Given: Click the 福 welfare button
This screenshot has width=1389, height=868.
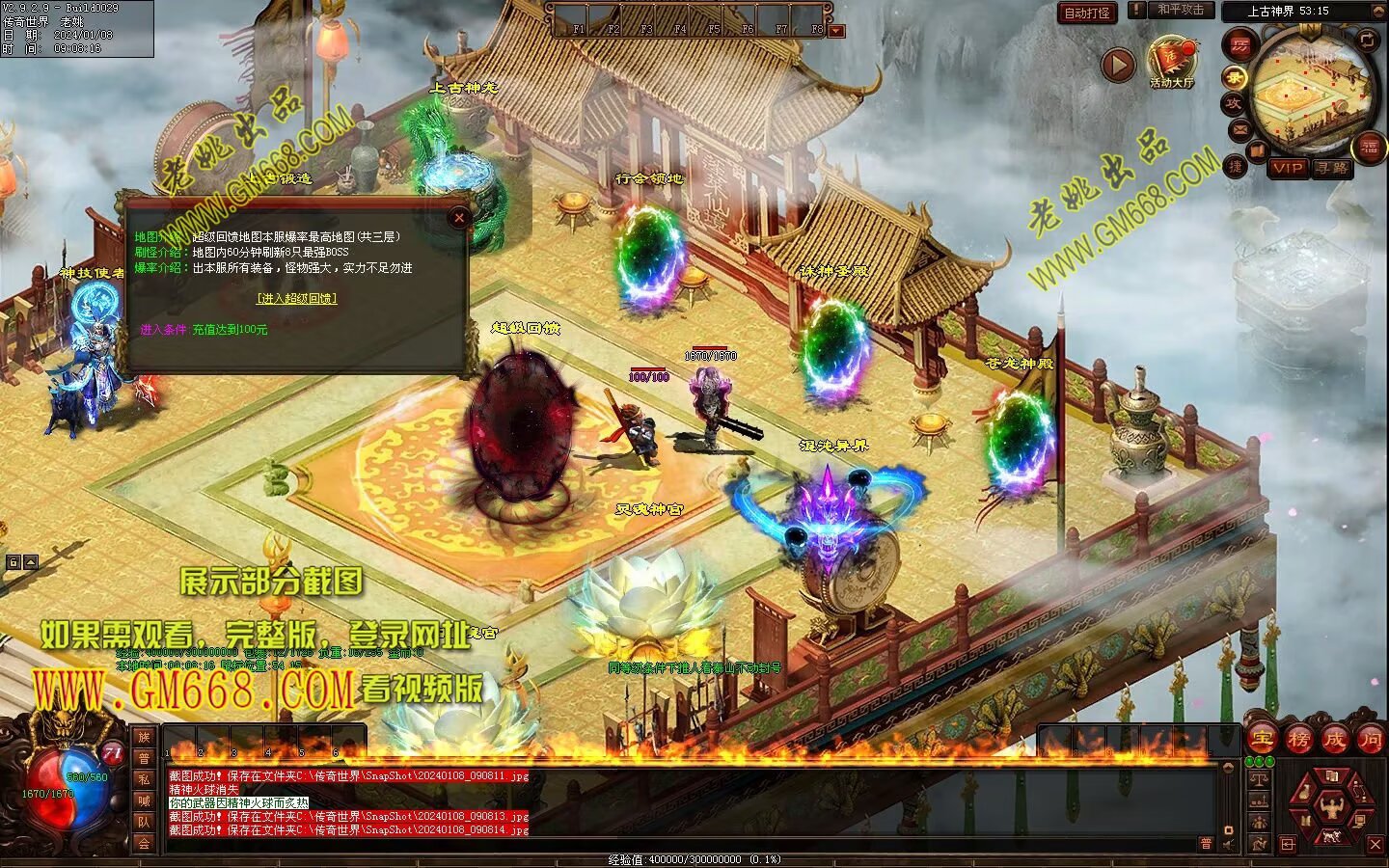Looking at the screenshot, I should (1369, 147).
